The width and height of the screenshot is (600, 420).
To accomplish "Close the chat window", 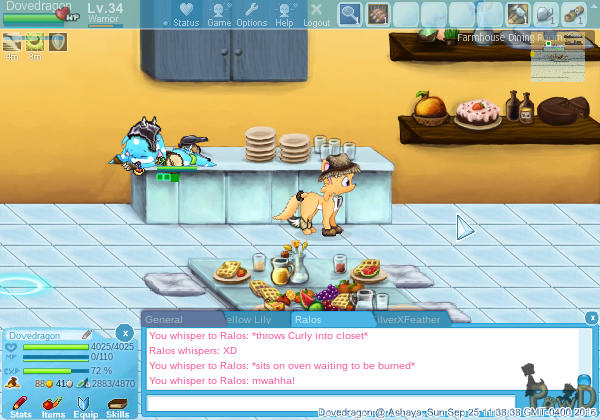I will pyautogui.click(x=591, y=318).
